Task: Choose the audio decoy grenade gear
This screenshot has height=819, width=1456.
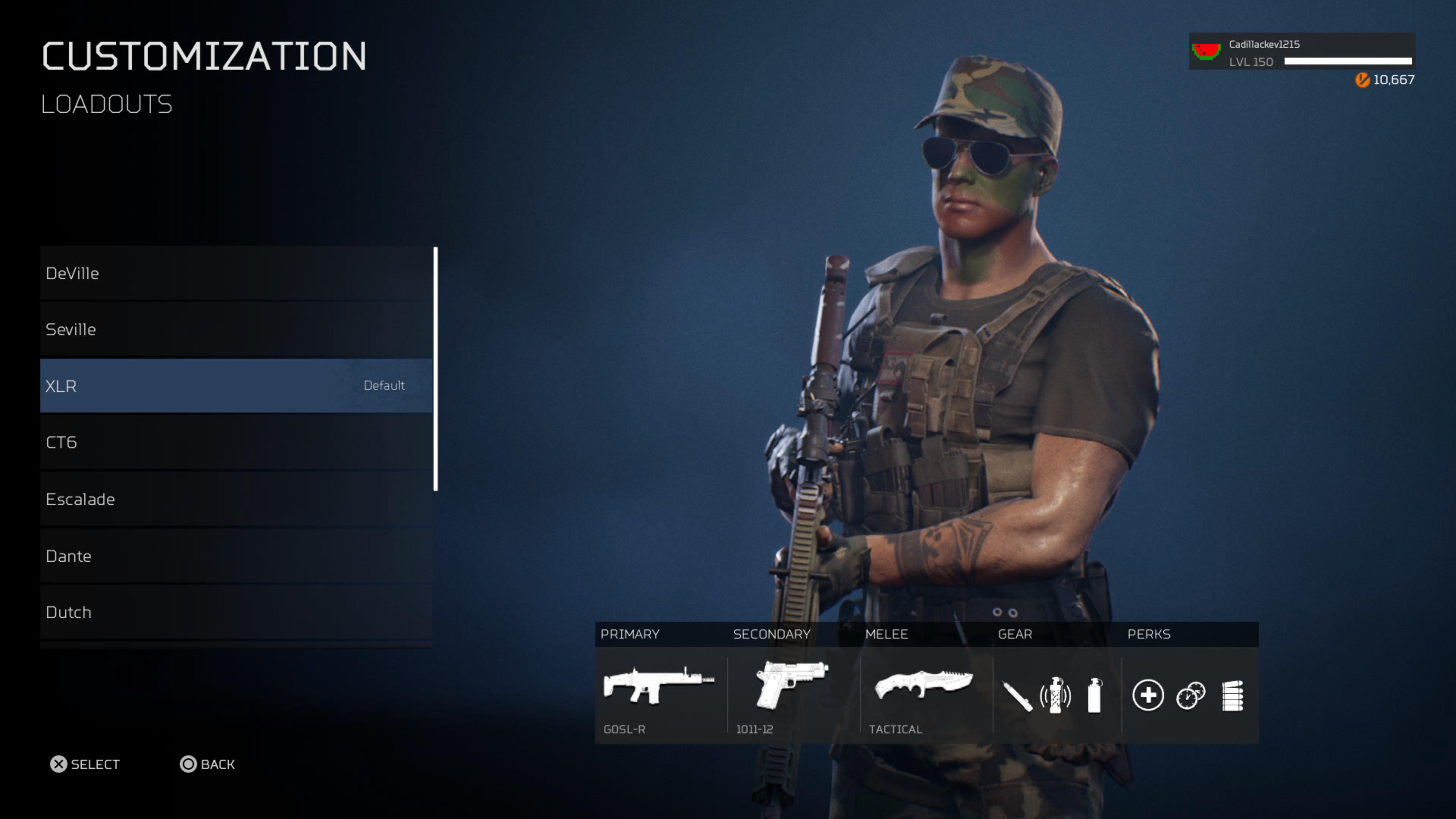Action: [x=1055, y=695]
